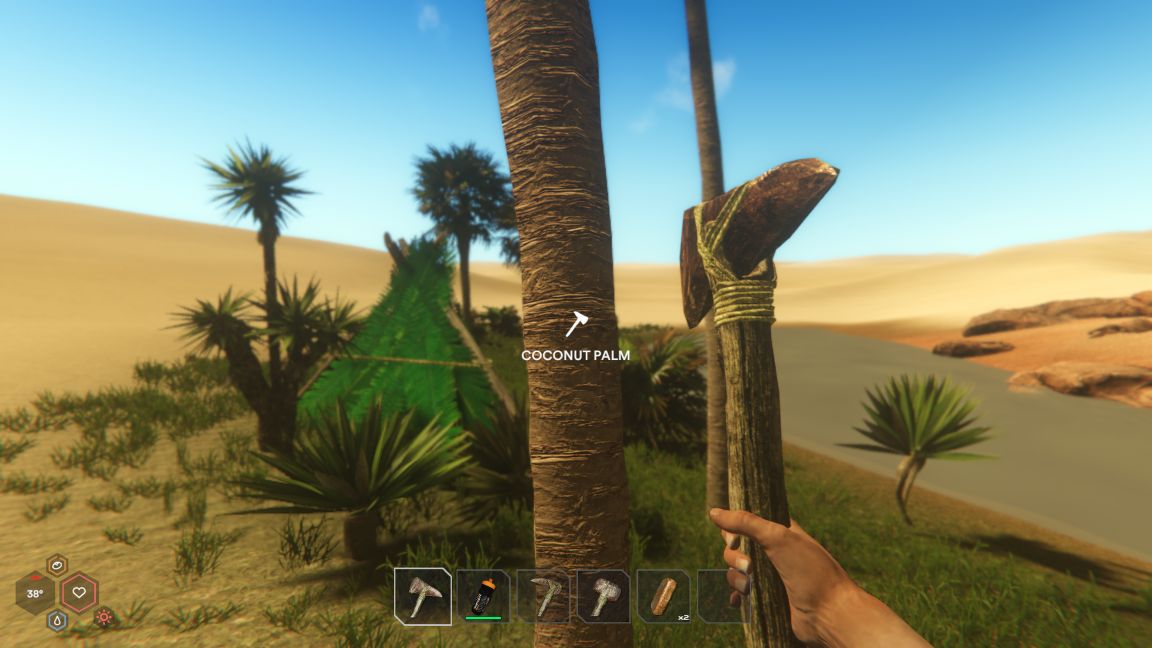
Task: Choose the water bottle in the hotbar
Action: pyautogui.click(x=483, y=596)
